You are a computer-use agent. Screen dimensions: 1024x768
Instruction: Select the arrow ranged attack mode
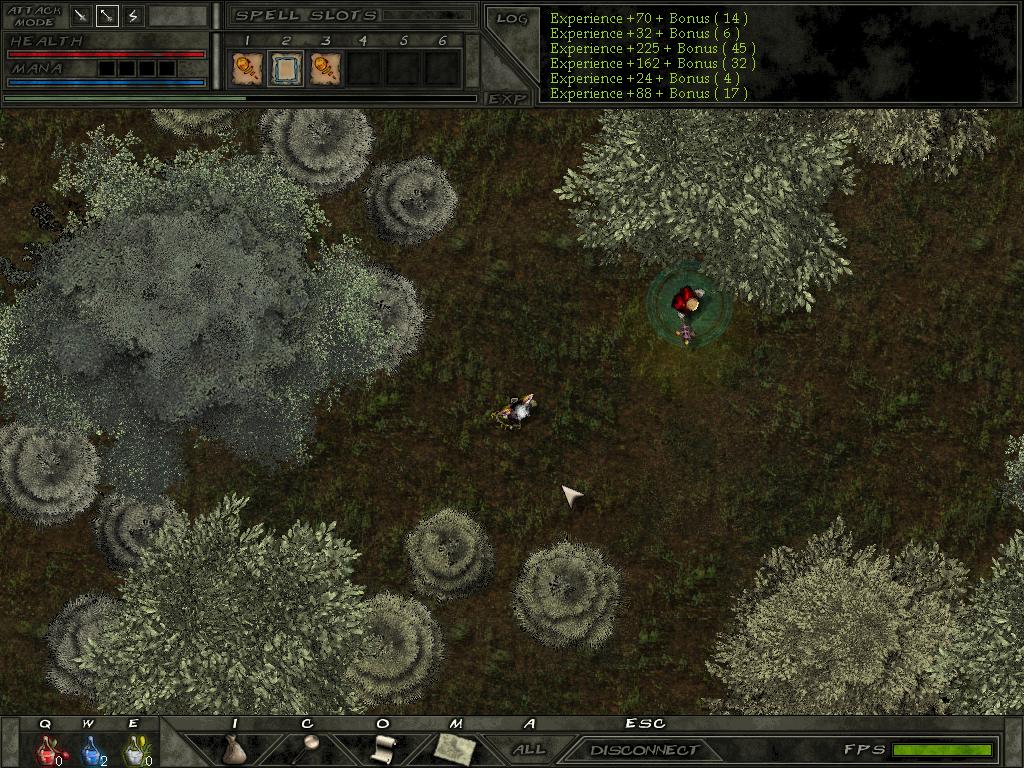pos(107,16)
